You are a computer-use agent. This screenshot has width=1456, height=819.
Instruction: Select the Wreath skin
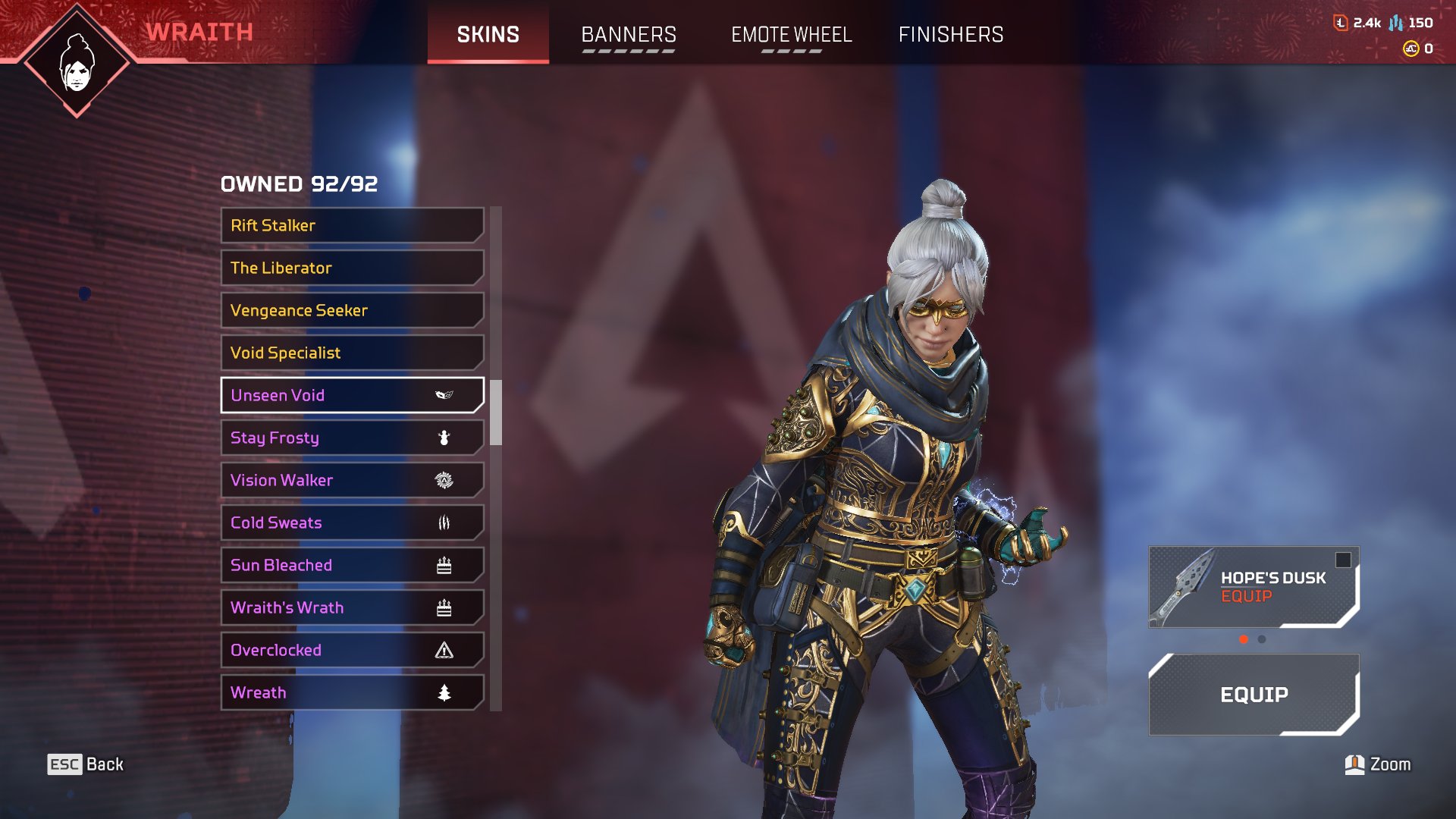352,692
